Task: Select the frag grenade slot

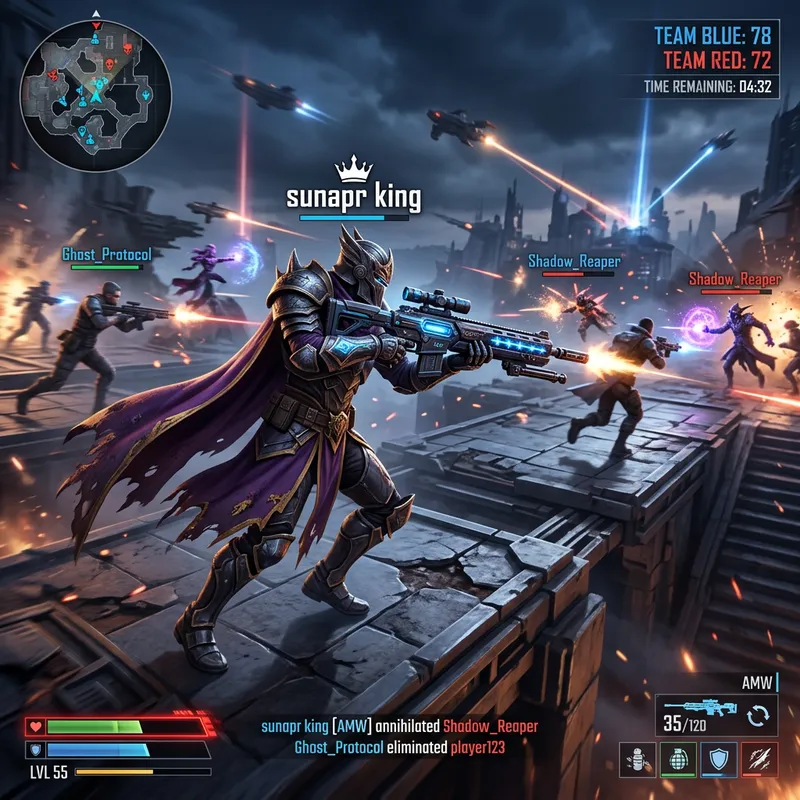Action: (676, 759)
